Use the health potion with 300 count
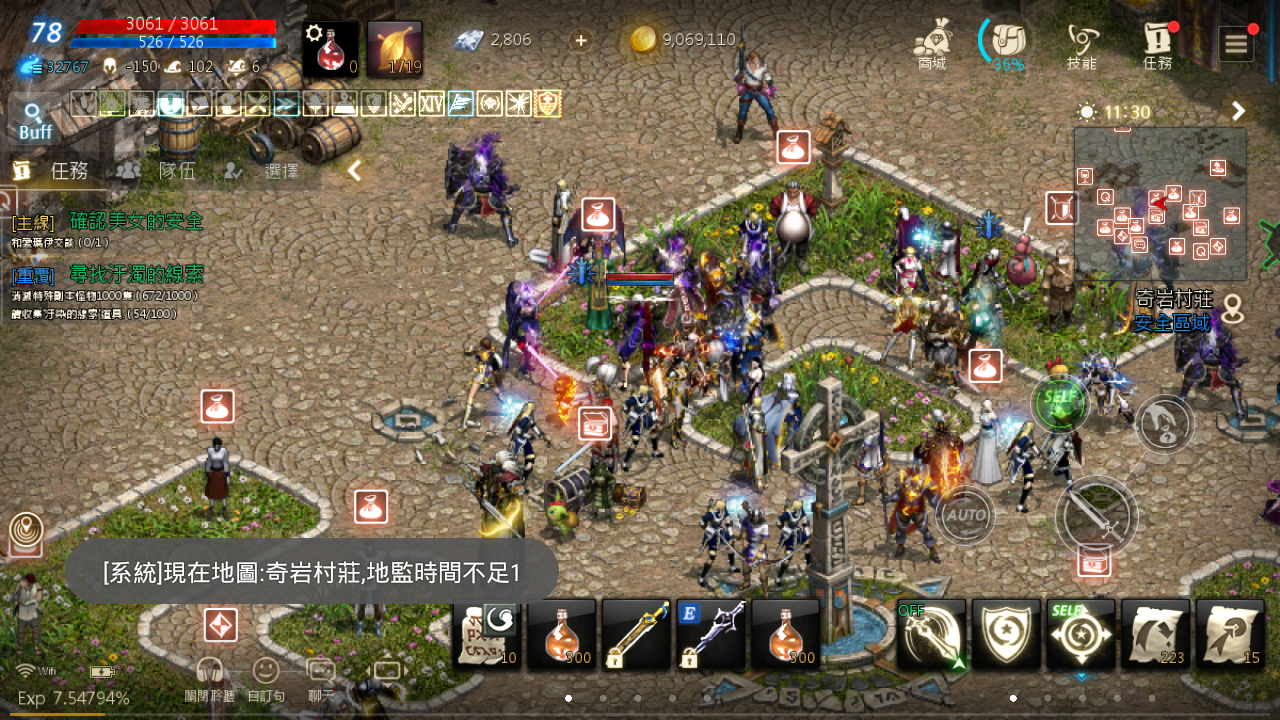Image resolution: width=1280 pixels, height=720 pixels. [x=560, y=635]
